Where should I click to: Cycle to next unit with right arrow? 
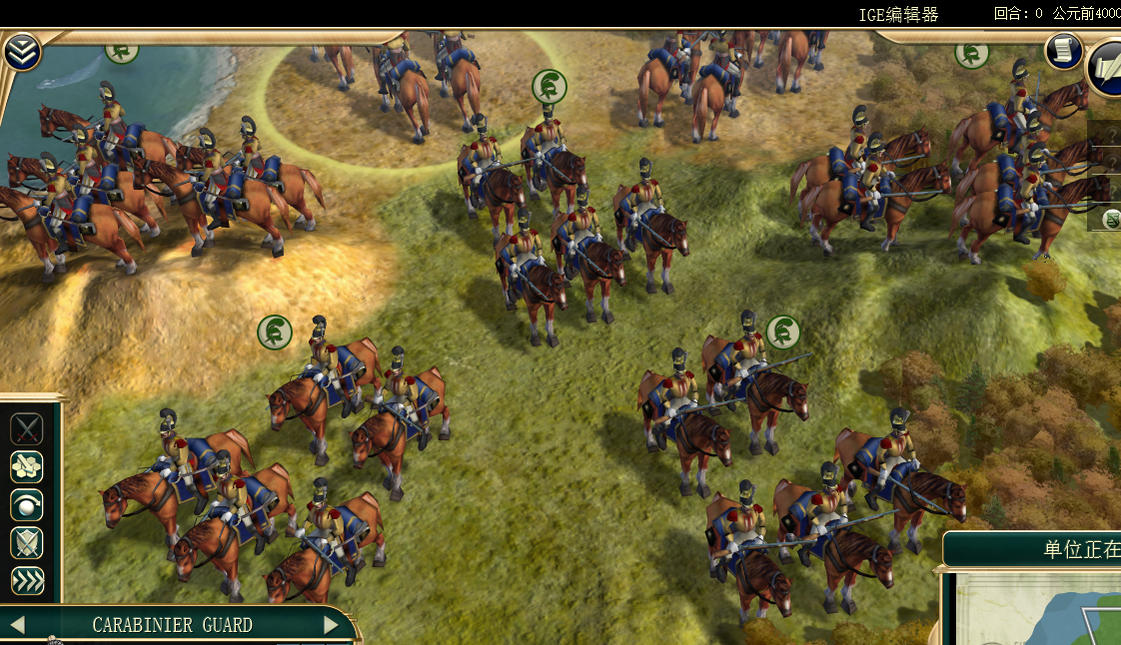tap(332, 625)
